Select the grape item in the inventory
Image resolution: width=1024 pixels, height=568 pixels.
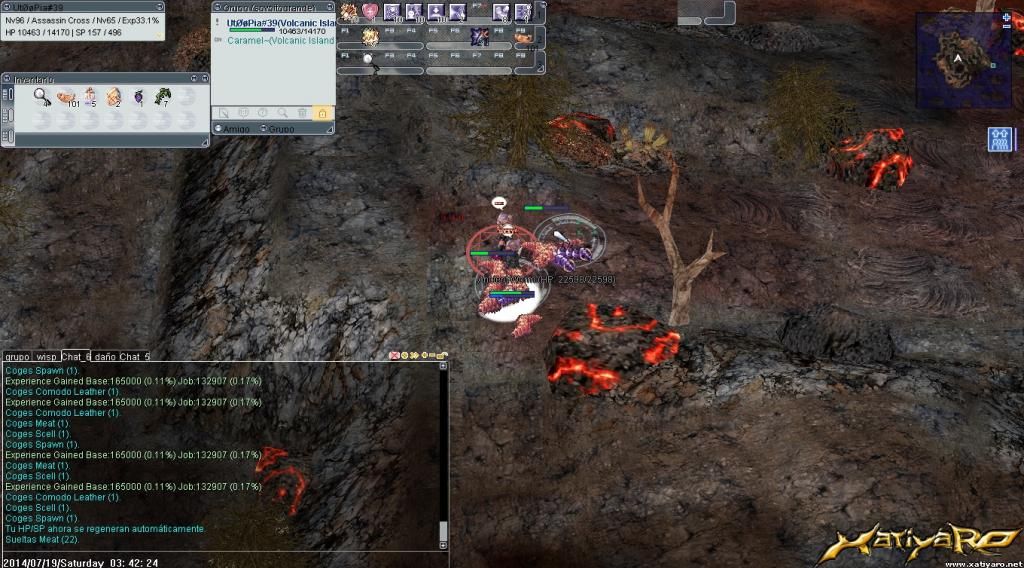coord(139,97)
